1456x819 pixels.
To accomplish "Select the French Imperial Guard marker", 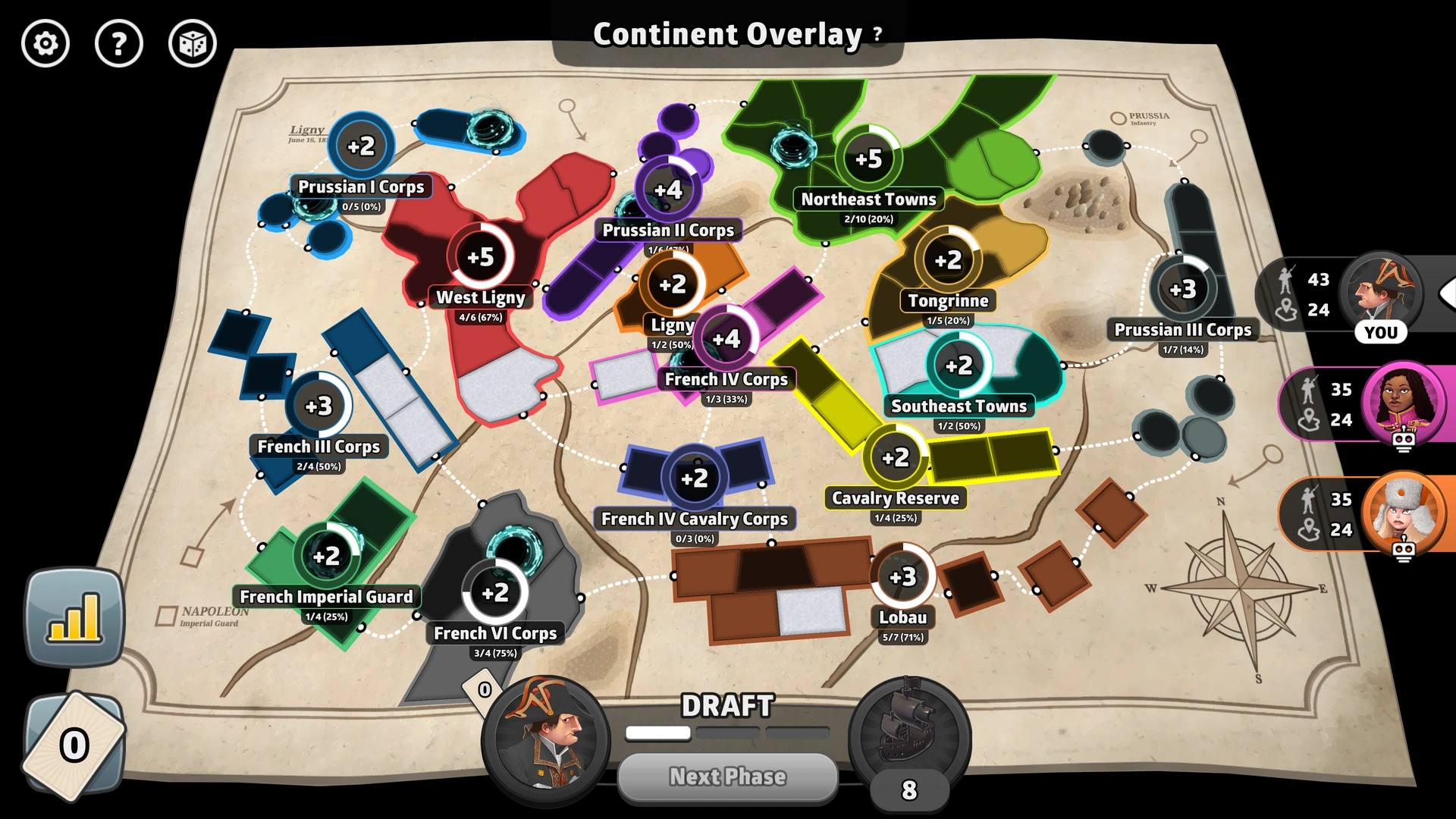I will 326,556.
